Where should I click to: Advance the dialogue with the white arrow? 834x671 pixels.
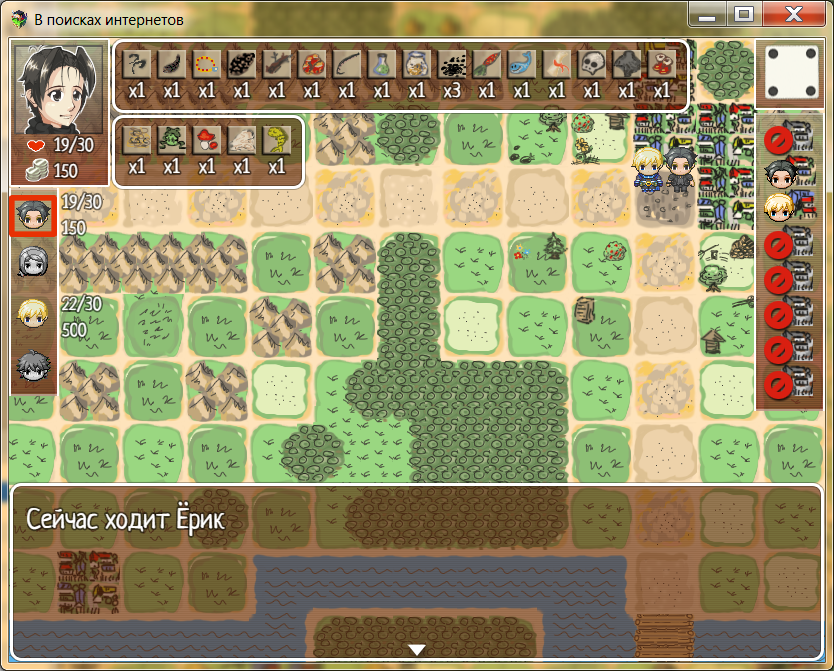pyautogui.click(x=417, y=650)
